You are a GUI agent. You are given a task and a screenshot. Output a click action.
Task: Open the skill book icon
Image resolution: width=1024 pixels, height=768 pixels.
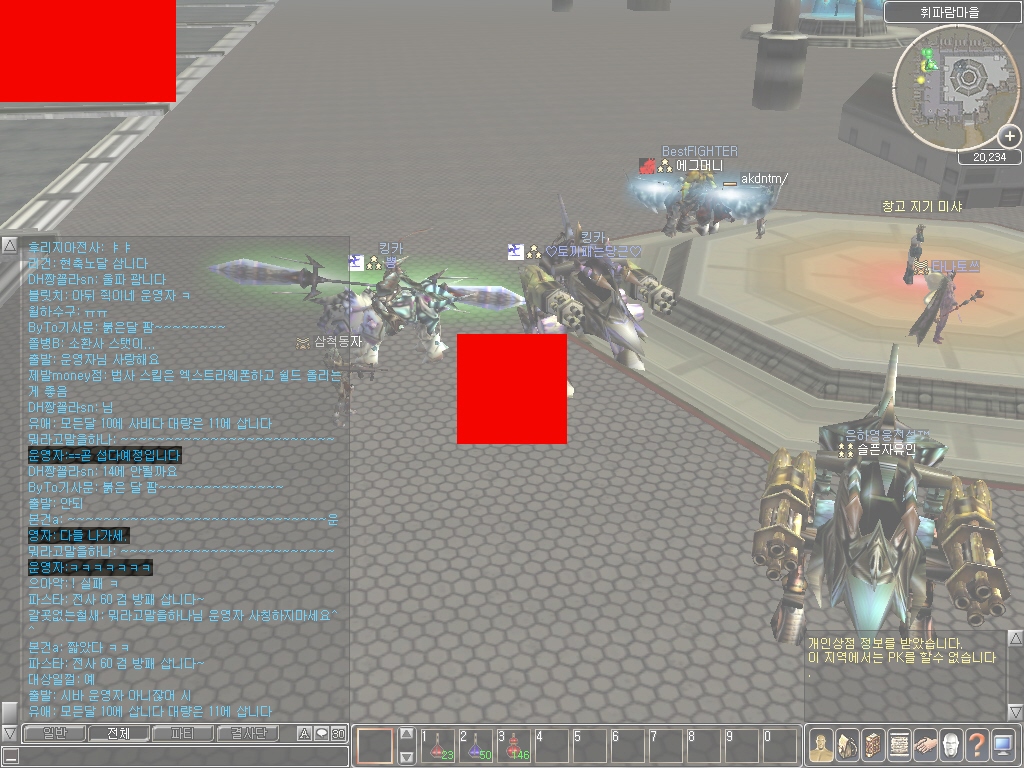pyautogui.click(x=873, y=745)
